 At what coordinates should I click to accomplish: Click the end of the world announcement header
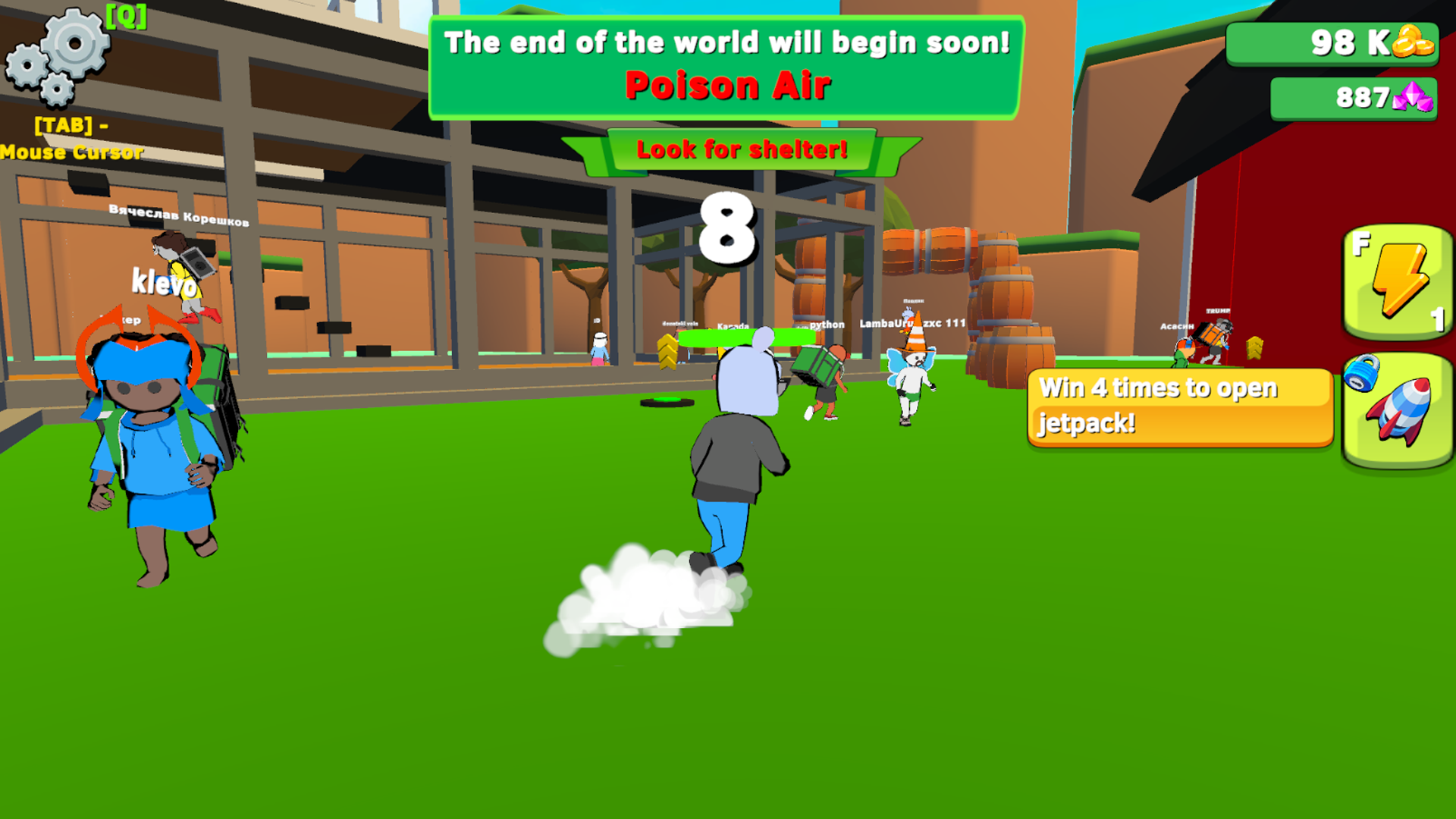(x=726, y=43)
